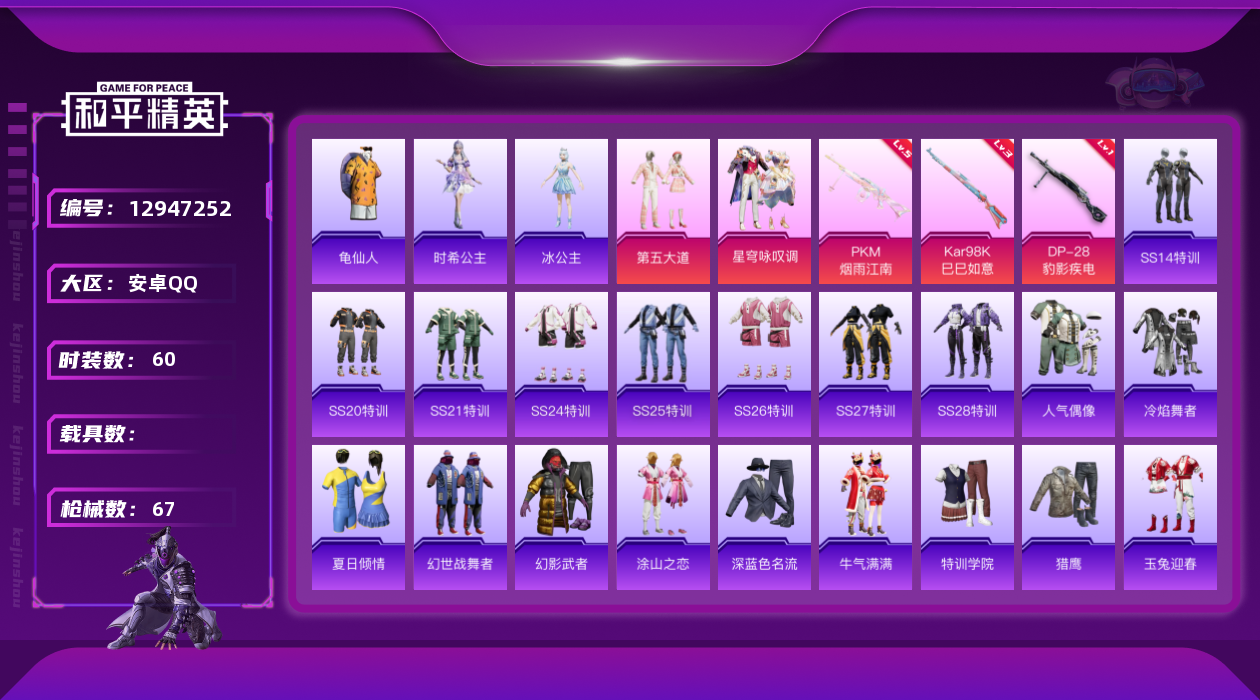Click the 星穹咏叹调 costume card
The width and height of the screenshot is (1260, 700).
pos(764,210)
